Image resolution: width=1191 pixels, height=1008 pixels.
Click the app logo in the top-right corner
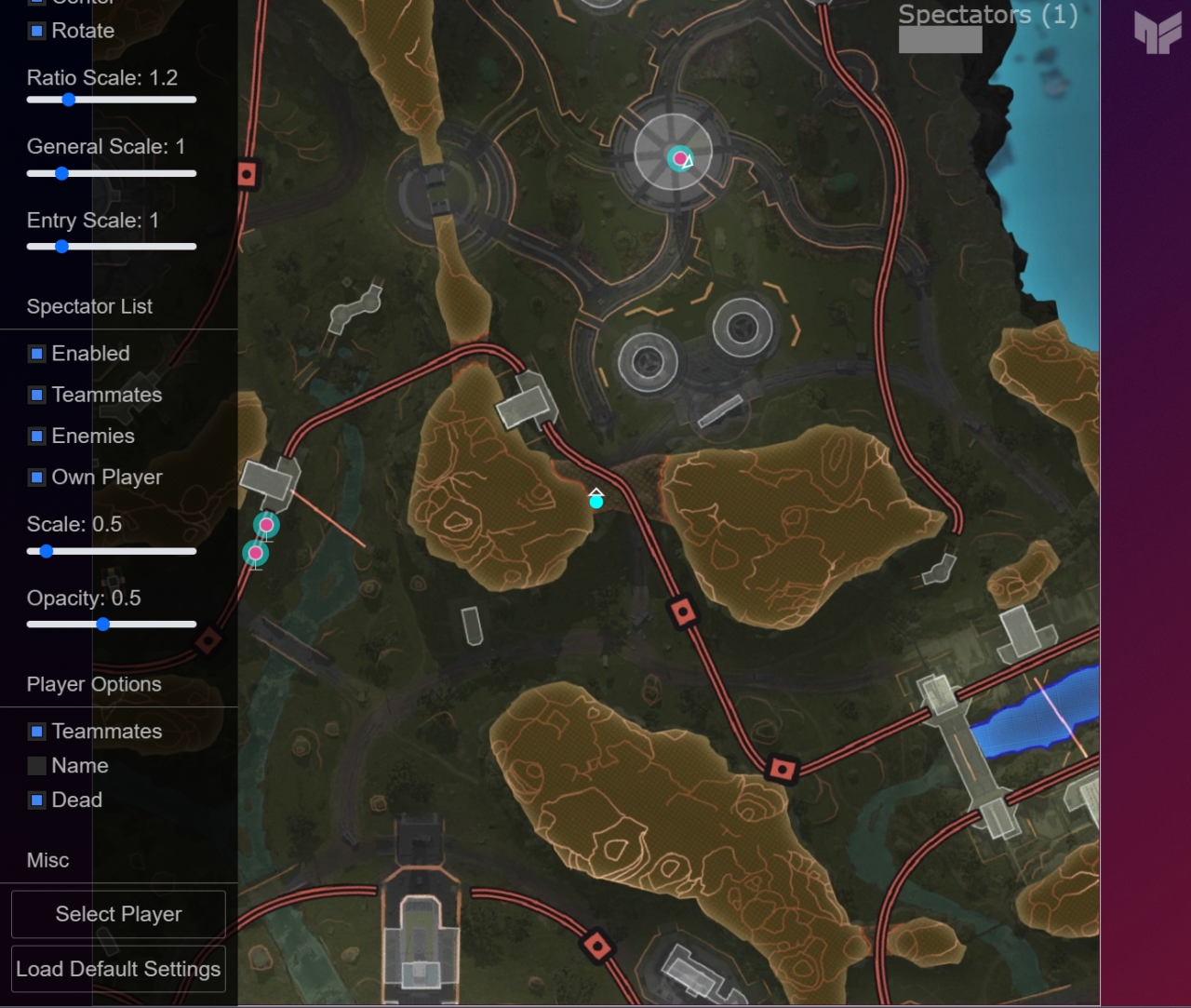coord(1157,32)
